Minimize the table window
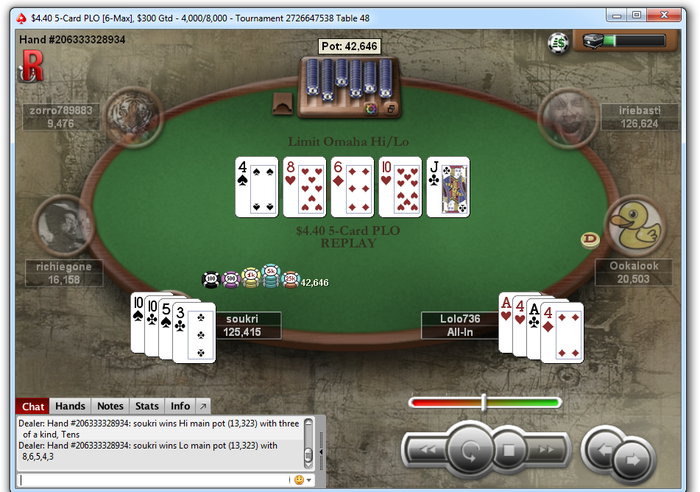 [x=619, y=16]
